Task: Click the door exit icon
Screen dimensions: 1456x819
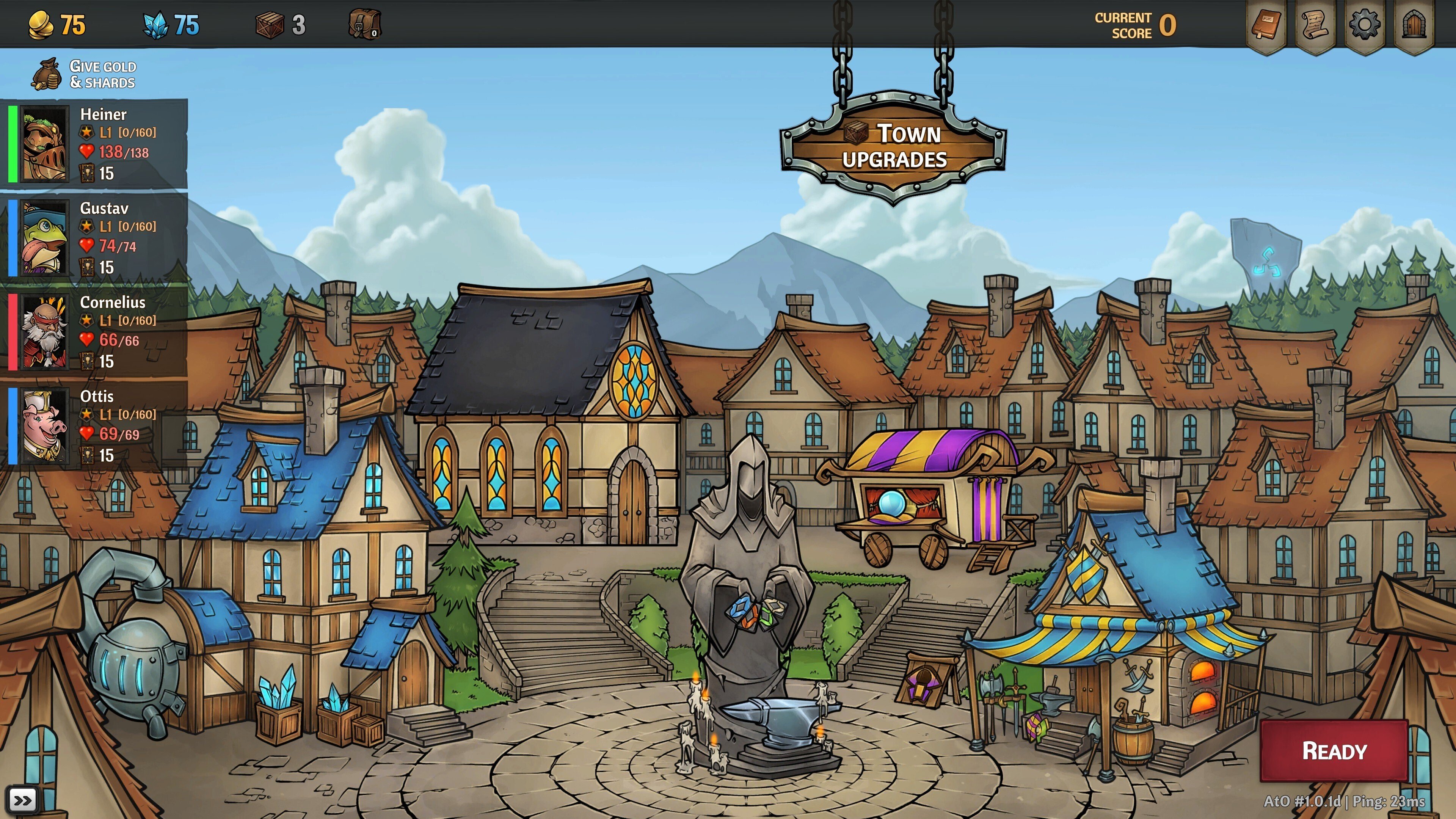Action: pyautogui.click(x=1414, y=25)
